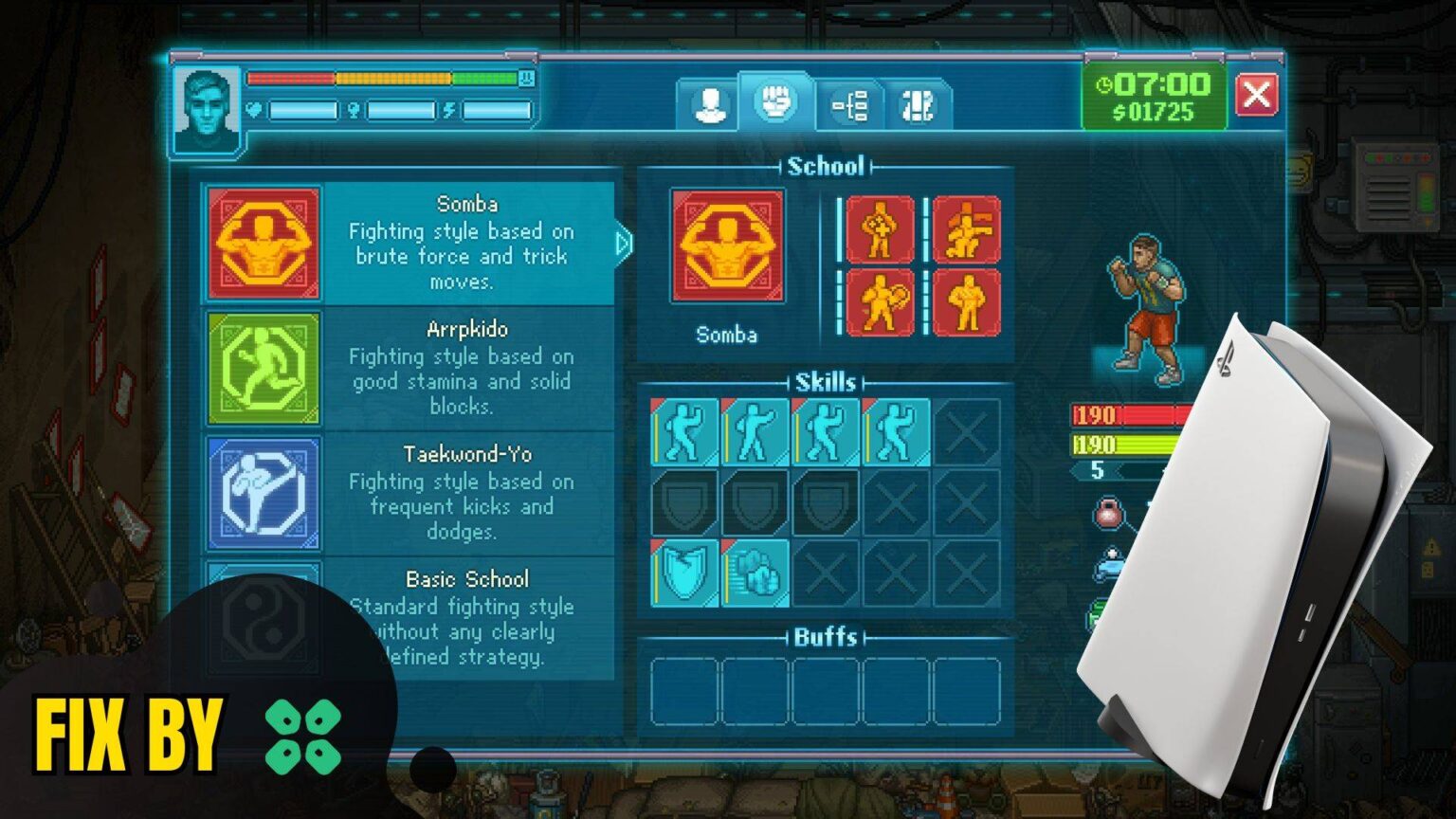Click the player portrait
1456x819 pixels.
[x=208, y=109]
